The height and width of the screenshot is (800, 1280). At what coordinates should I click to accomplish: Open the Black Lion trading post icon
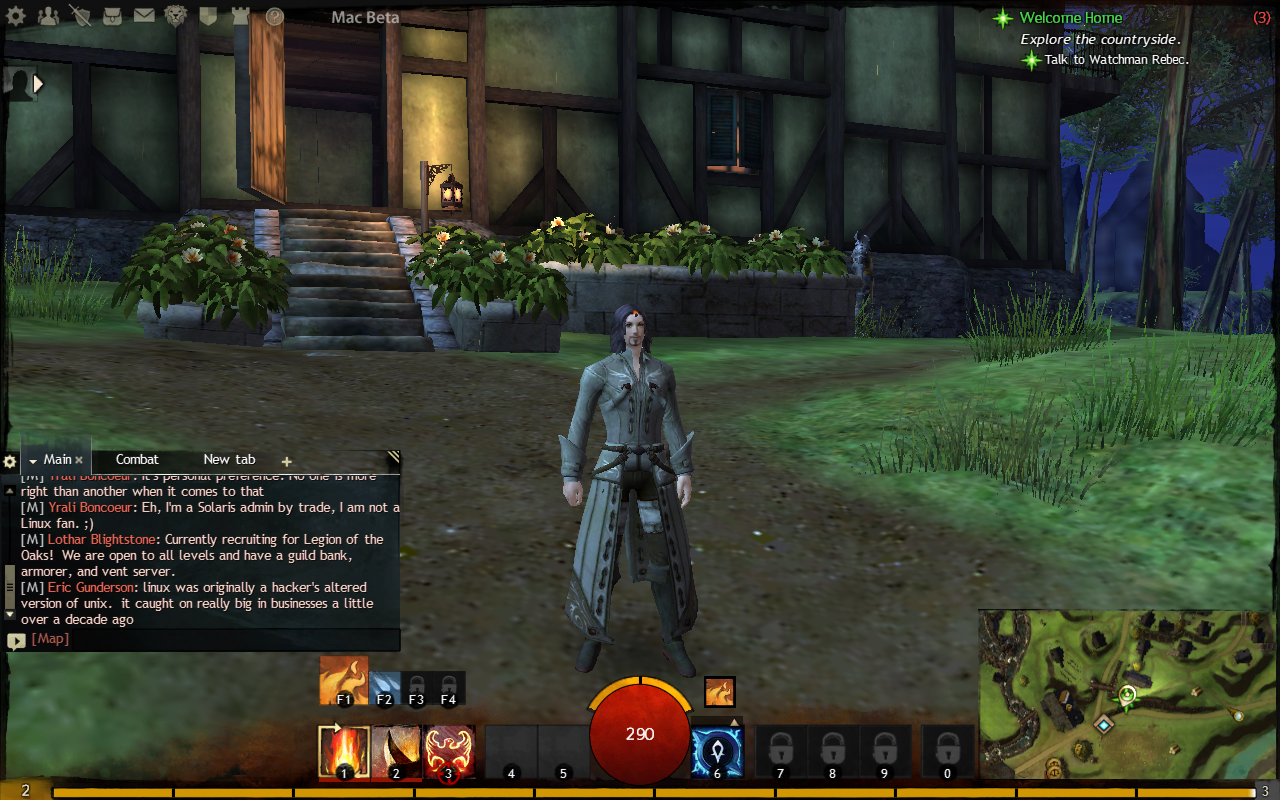[x=176, y=16]
